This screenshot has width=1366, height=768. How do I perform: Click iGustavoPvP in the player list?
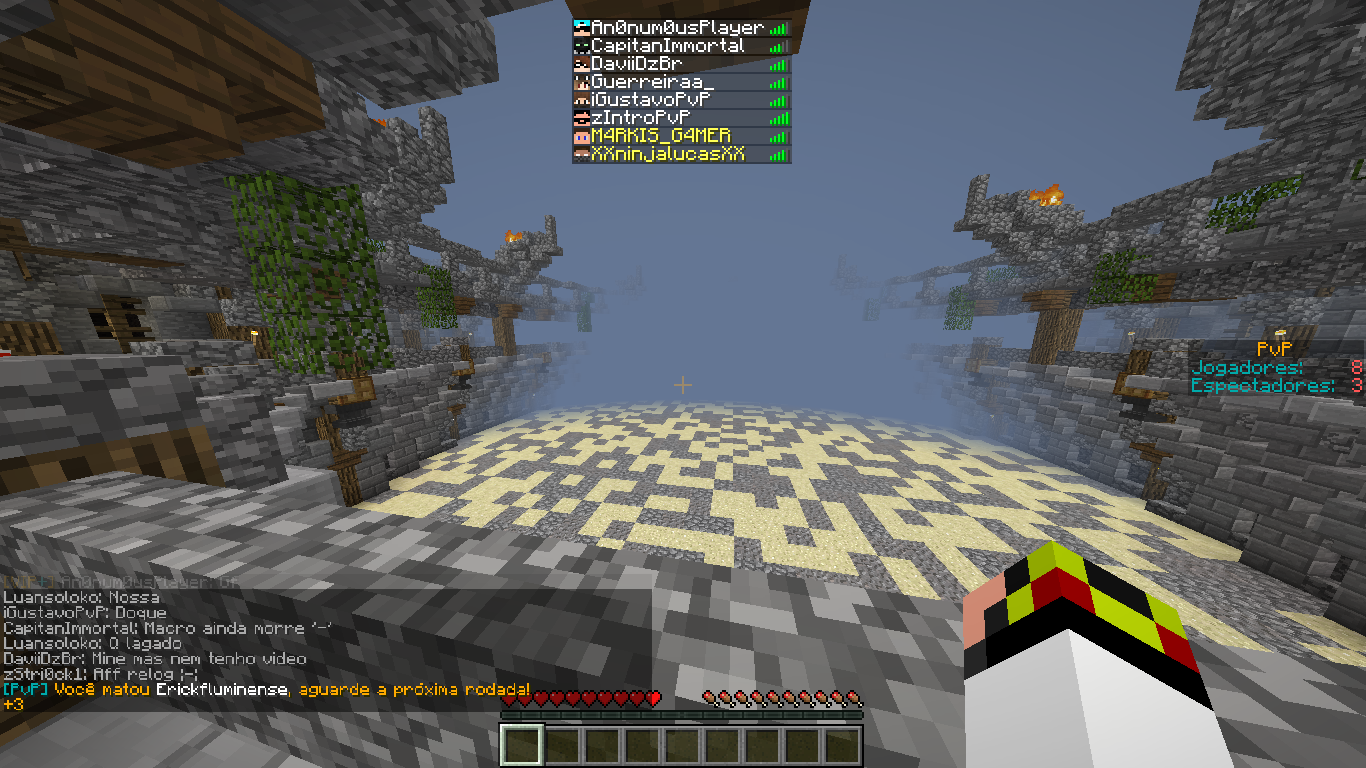651,100
